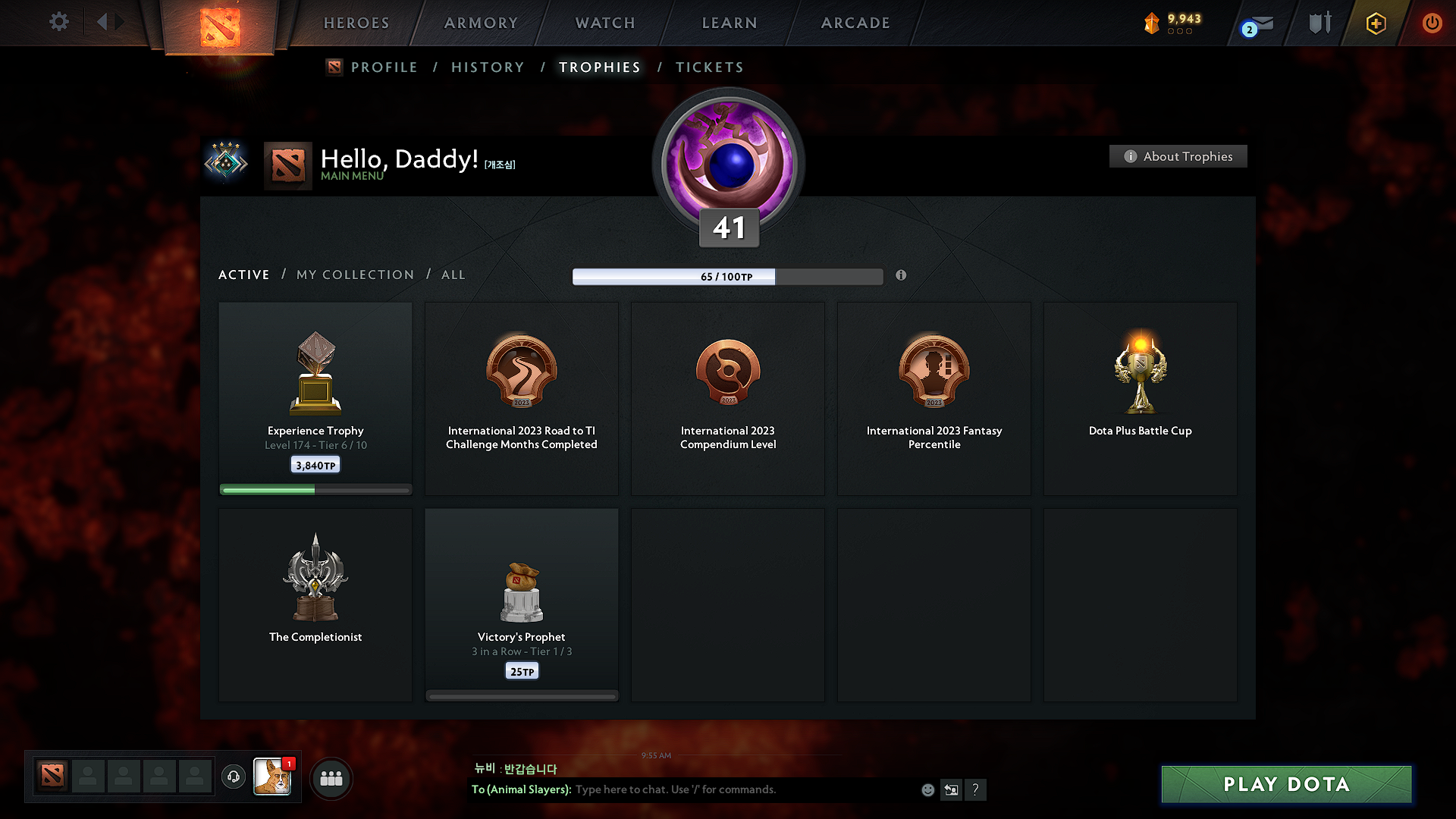Open chat commands help question mark
1456x819 pixels.
point(976,789)
